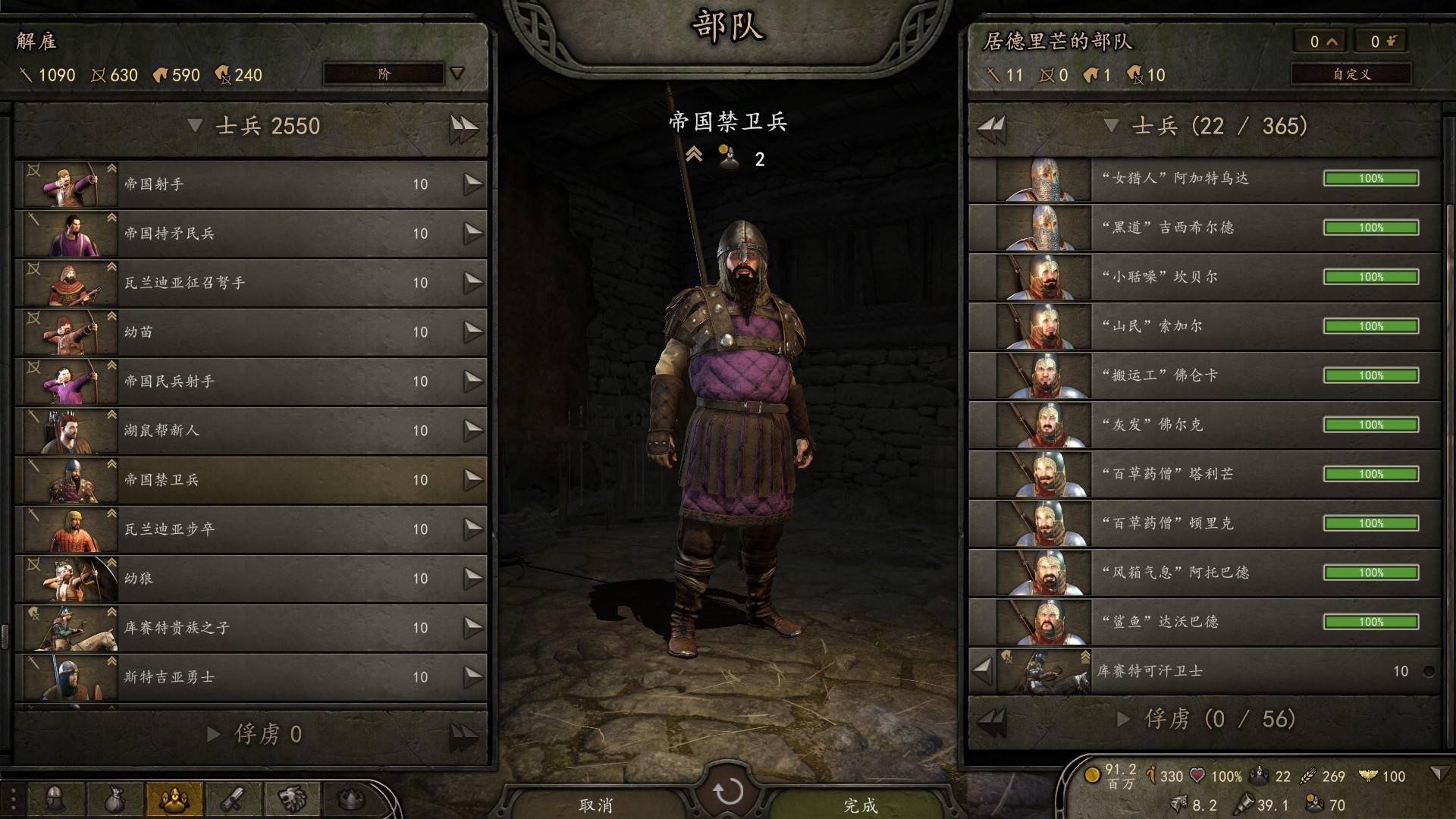Open the 自定义 sort dropdown
This screenshot has width=1456, height=819.
pos(1351,74)
